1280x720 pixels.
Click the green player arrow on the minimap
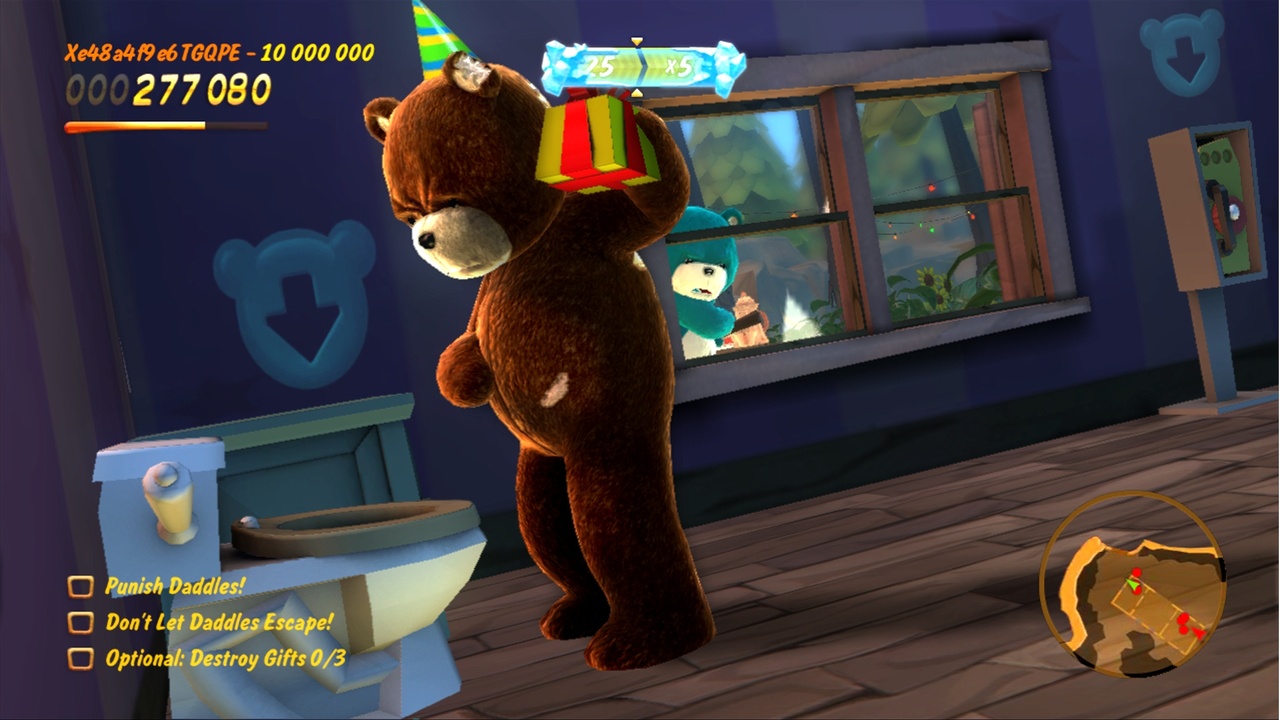(1132, 585)
